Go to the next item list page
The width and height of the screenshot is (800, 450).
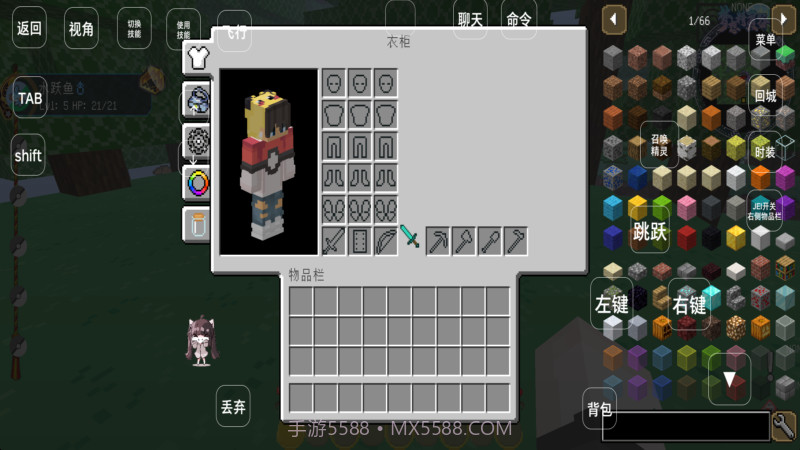click(783, 19)
